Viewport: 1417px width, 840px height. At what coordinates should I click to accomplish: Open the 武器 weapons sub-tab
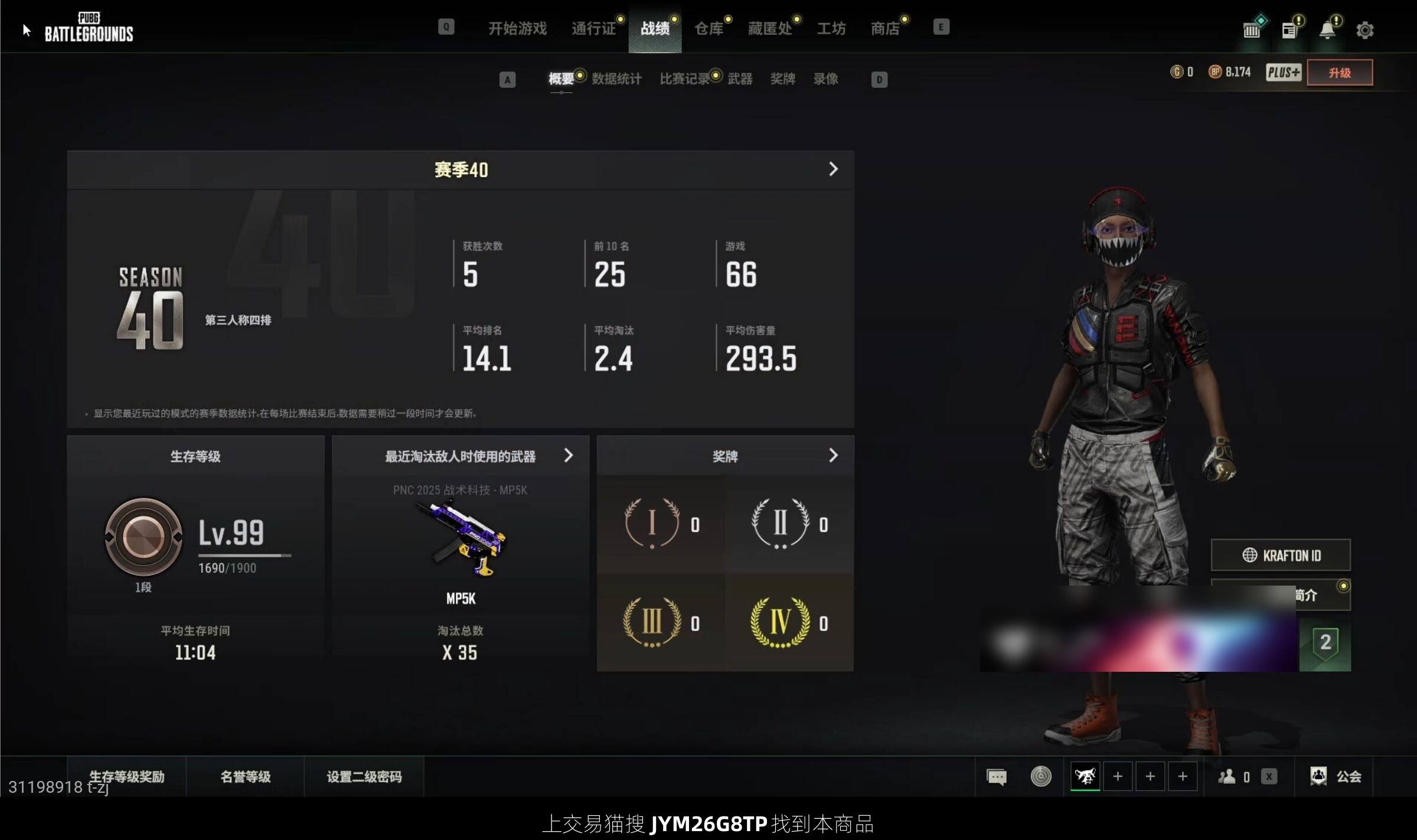pyautogui.click(x=740, y=79)
